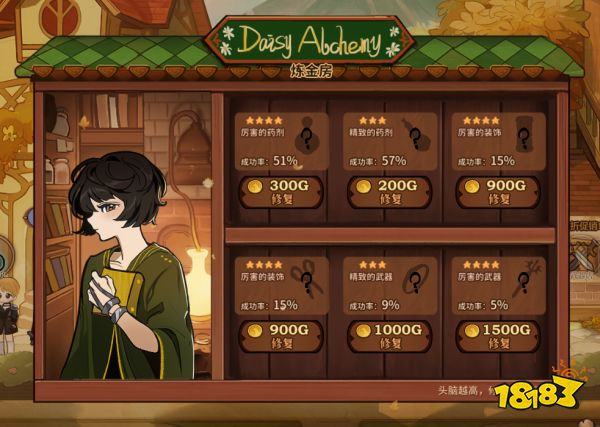The width and height of the screenshot is (600, 427).
Task: Pay 1500G to repair powerful weapon
Action: (495, 334)
